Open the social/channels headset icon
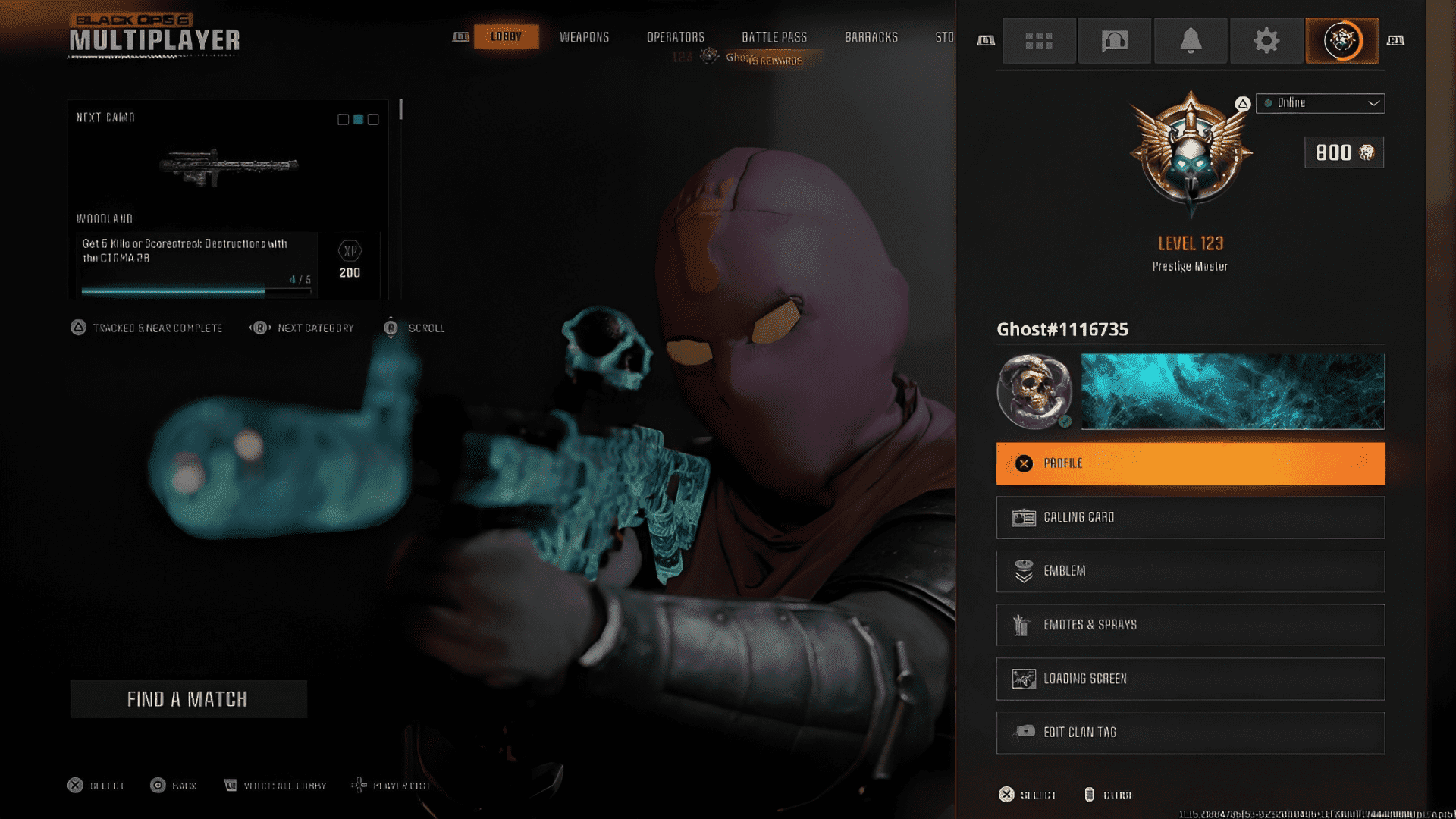 1114,41
